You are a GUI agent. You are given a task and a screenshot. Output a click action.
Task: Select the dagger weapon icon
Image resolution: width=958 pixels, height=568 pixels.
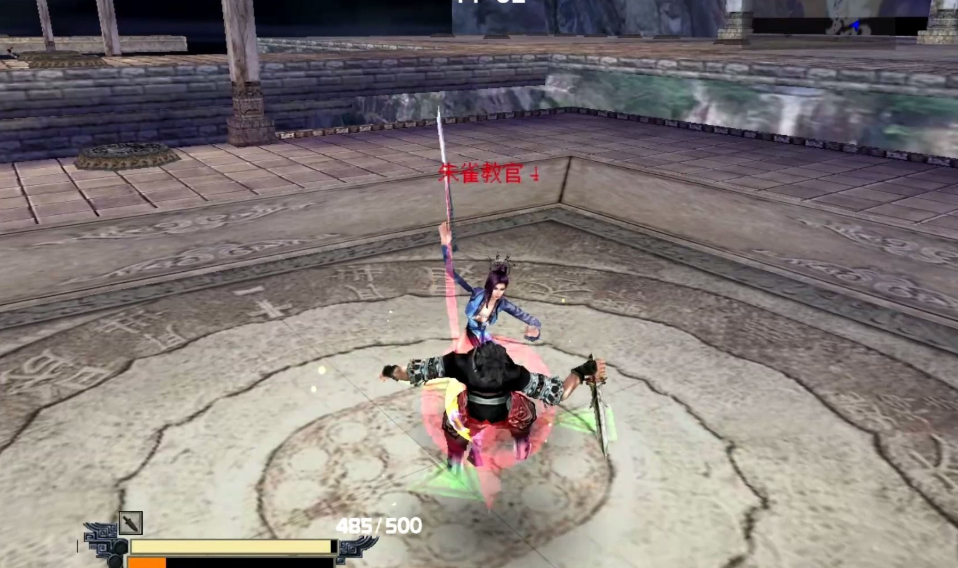click(131, 523)
